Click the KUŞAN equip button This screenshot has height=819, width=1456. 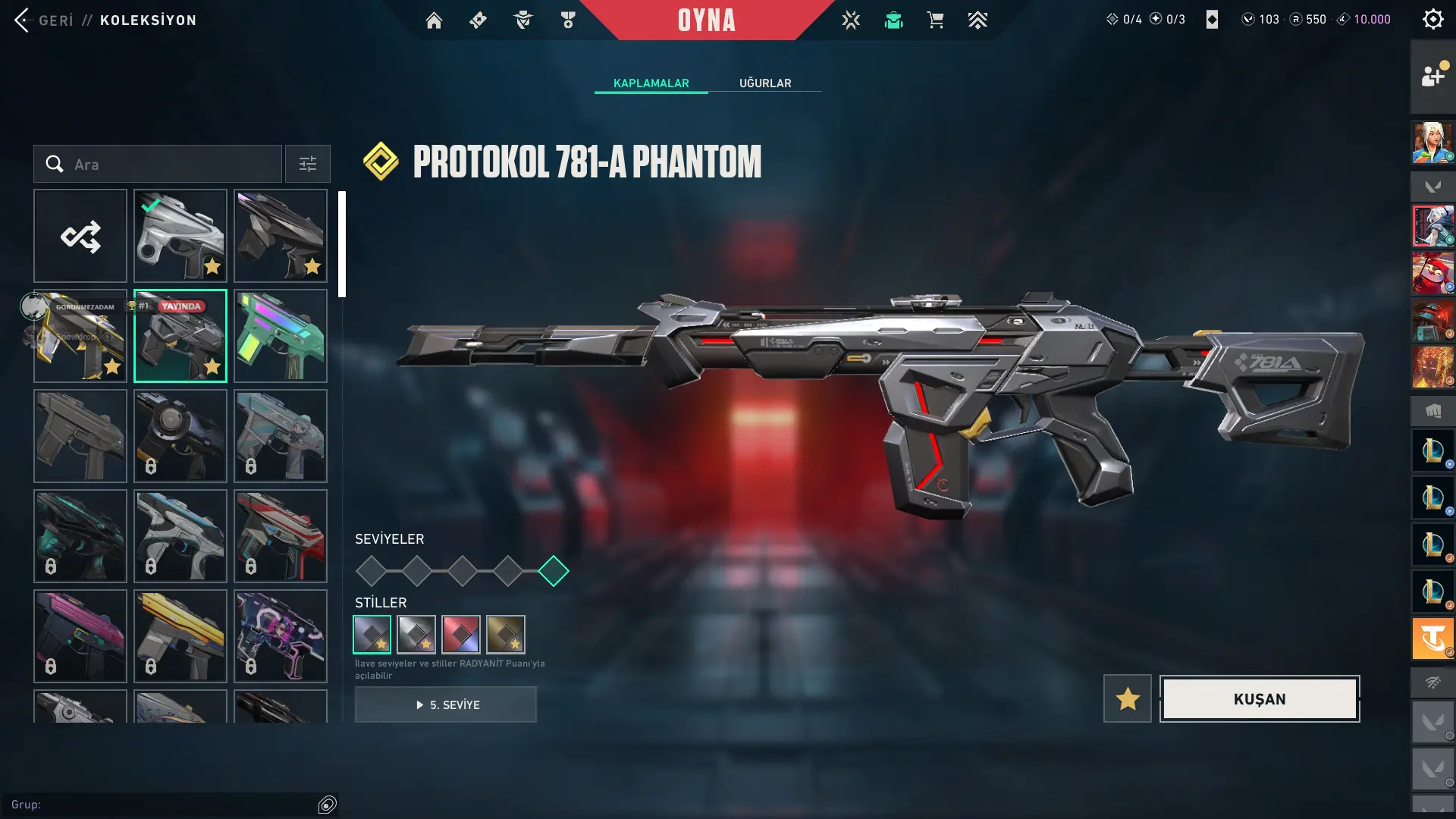[x=1259, y=698]
